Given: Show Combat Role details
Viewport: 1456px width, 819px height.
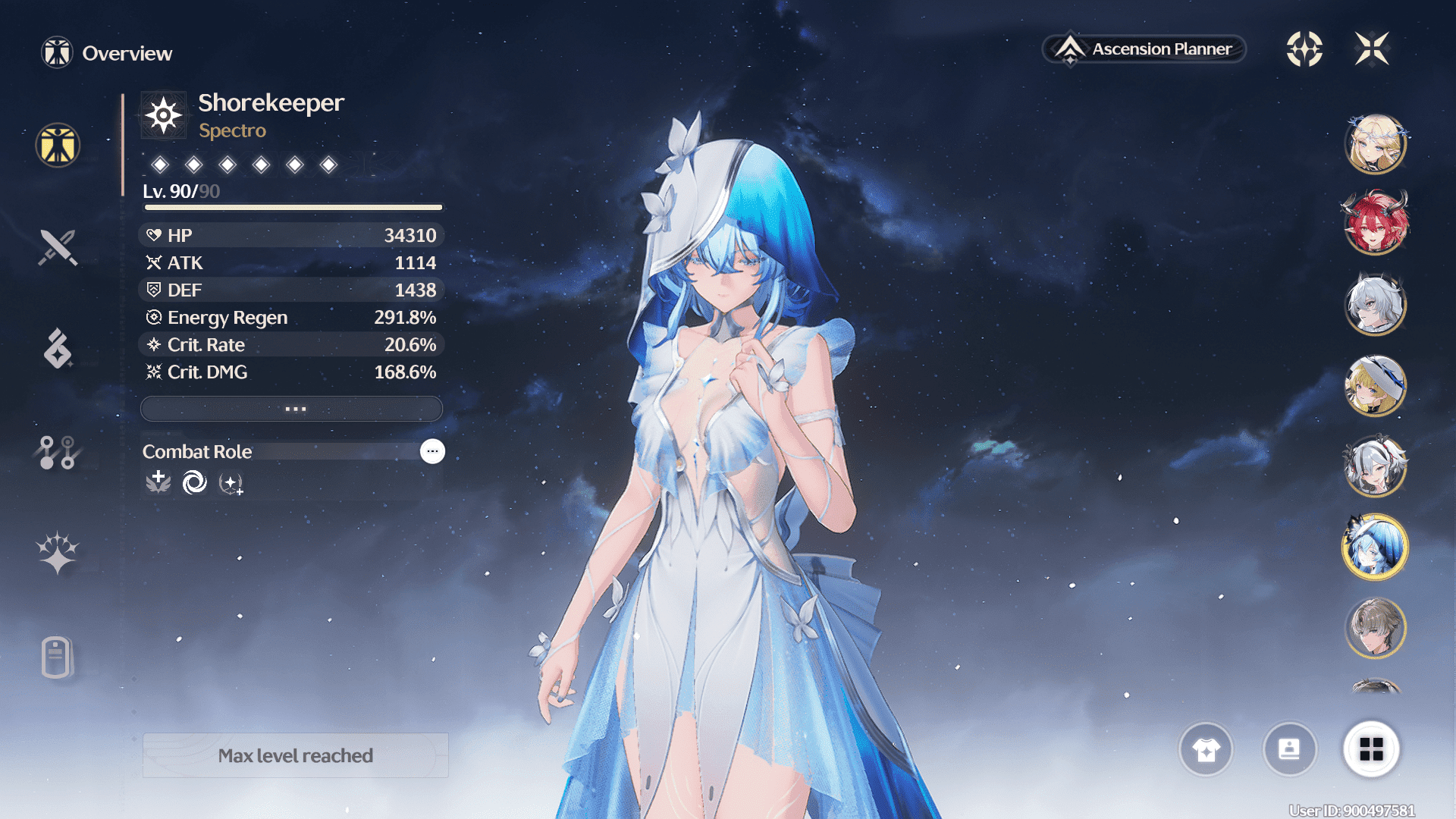Looking at the screenshot, I should (x=432, y=451).
